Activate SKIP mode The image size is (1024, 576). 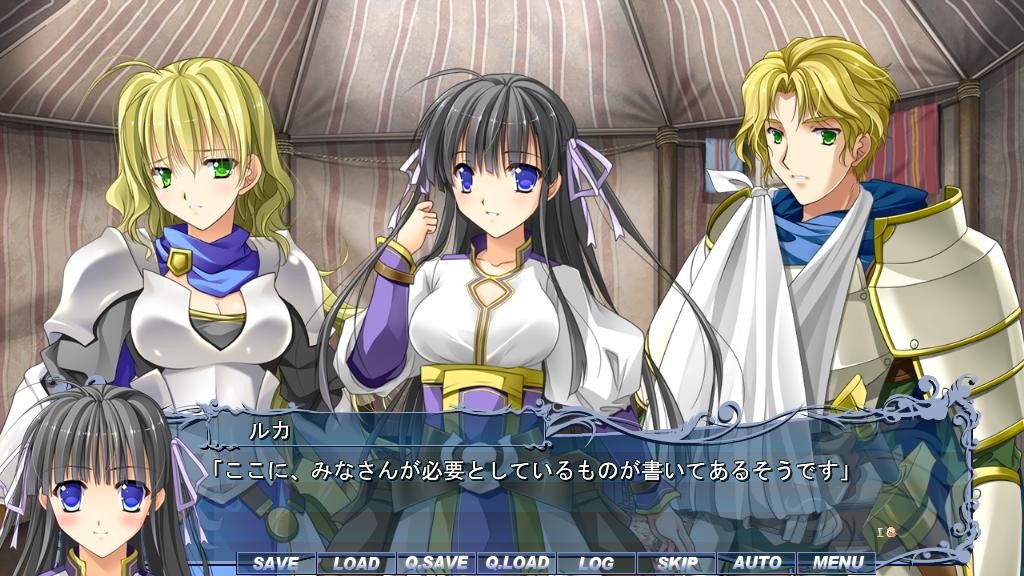click(x=677, y=563)
